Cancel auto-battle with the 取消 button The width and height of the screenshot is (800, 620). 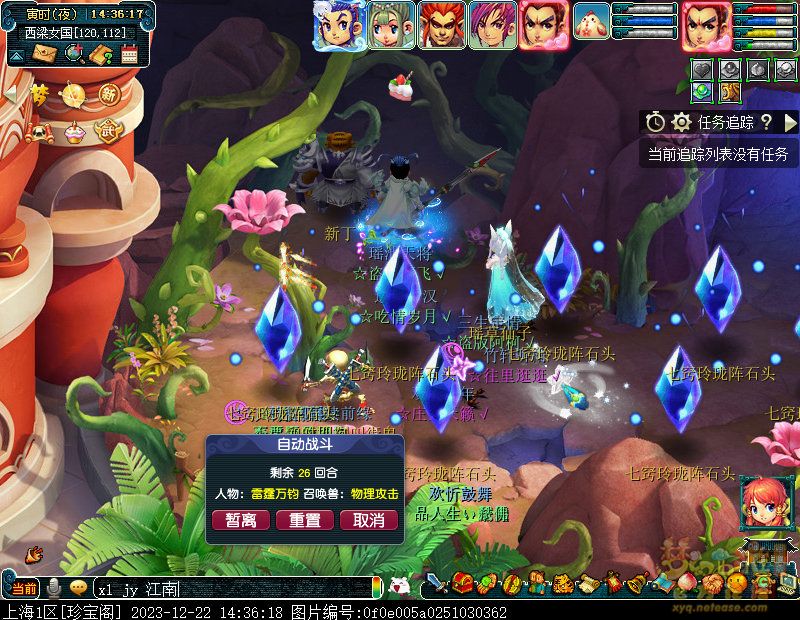tap(369, 520)
